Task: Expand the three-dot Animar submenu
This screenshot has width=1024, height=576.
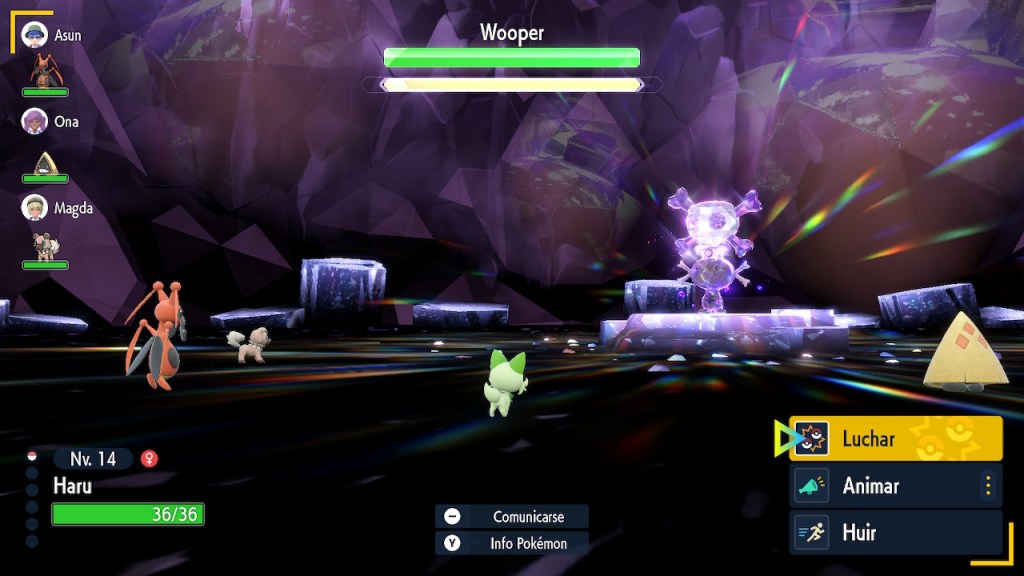Action: 988,486
